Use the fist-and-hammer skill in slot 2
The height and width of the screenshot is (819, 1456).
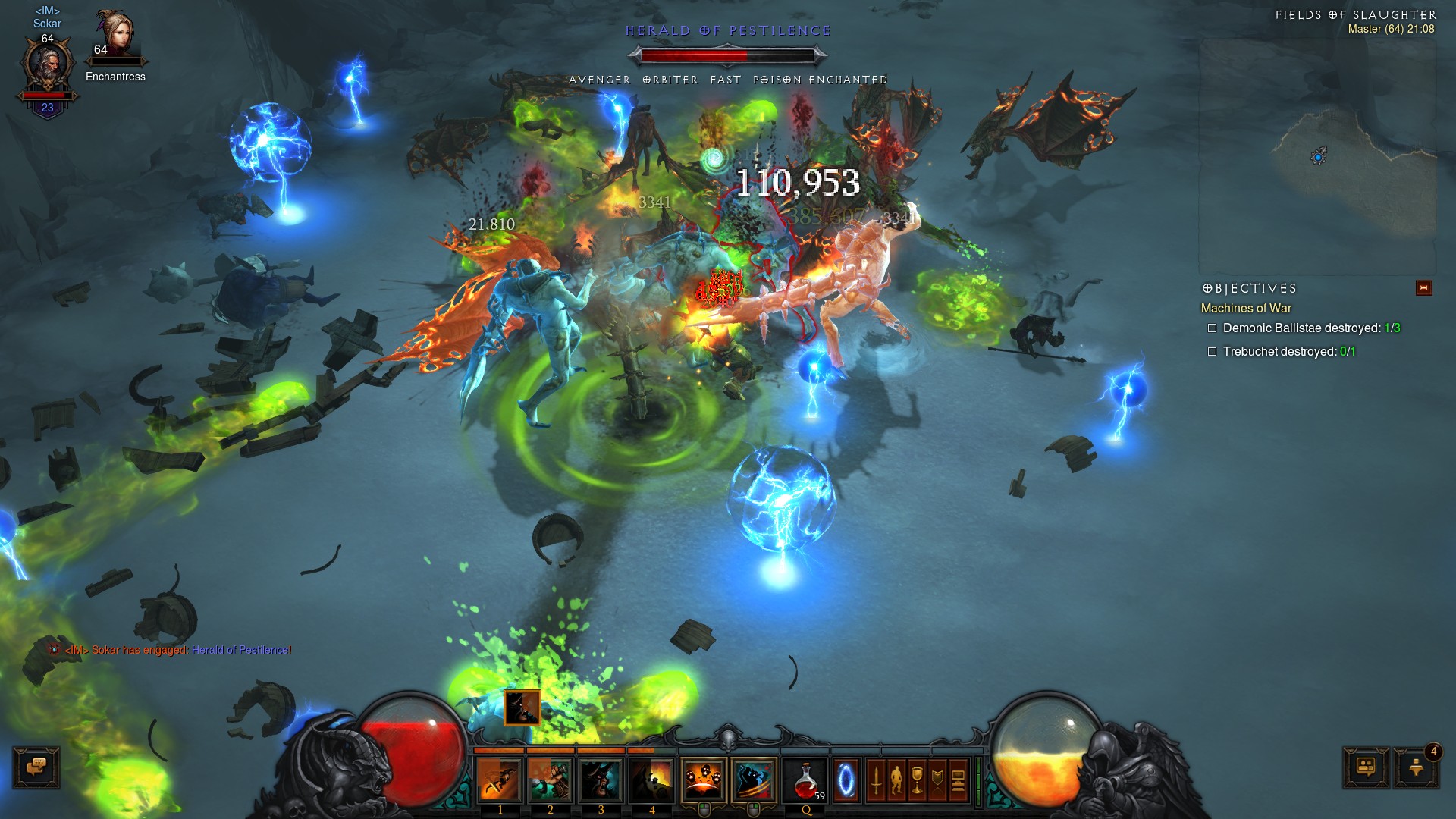point(550,780)
